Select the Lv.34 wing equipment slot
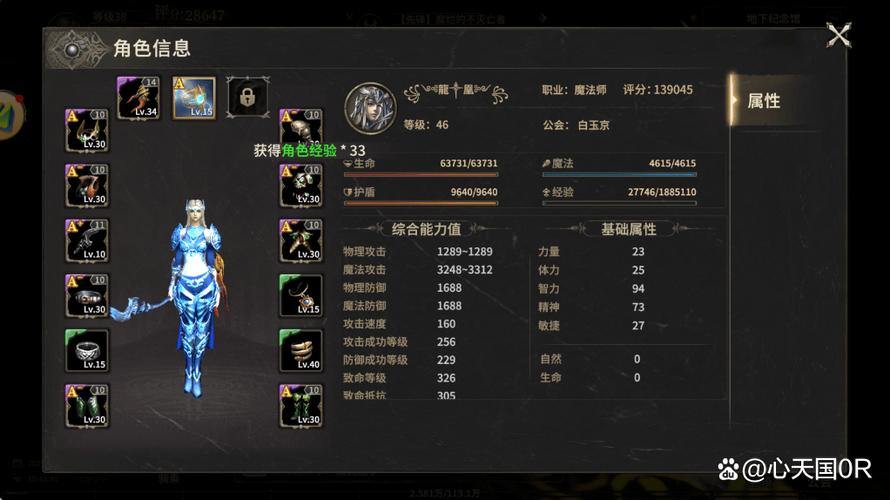Screen dimensions: 890x500 click(138, 97)
